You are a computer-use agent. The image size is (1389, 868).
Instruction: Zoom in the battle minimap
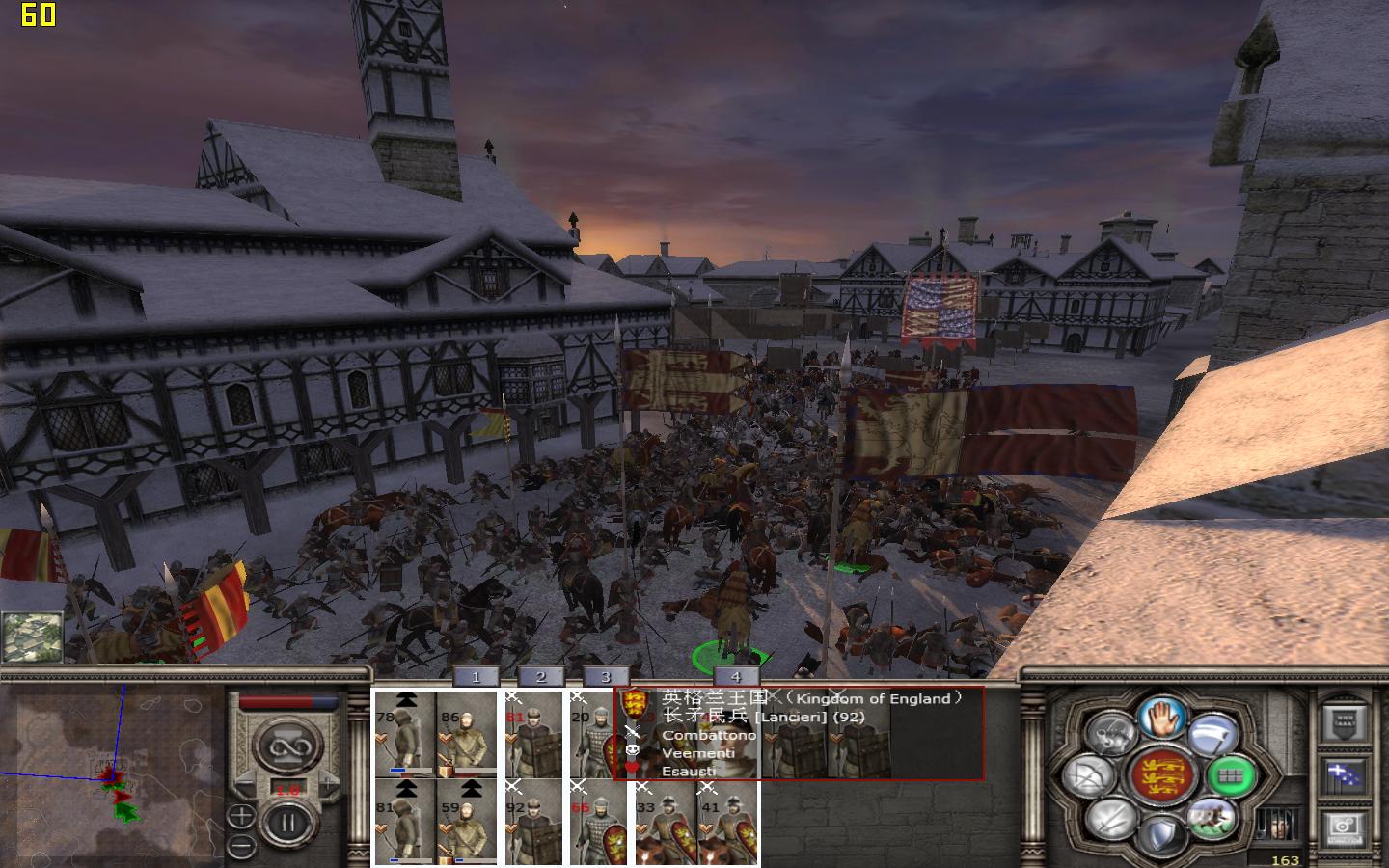click(242, 816)
